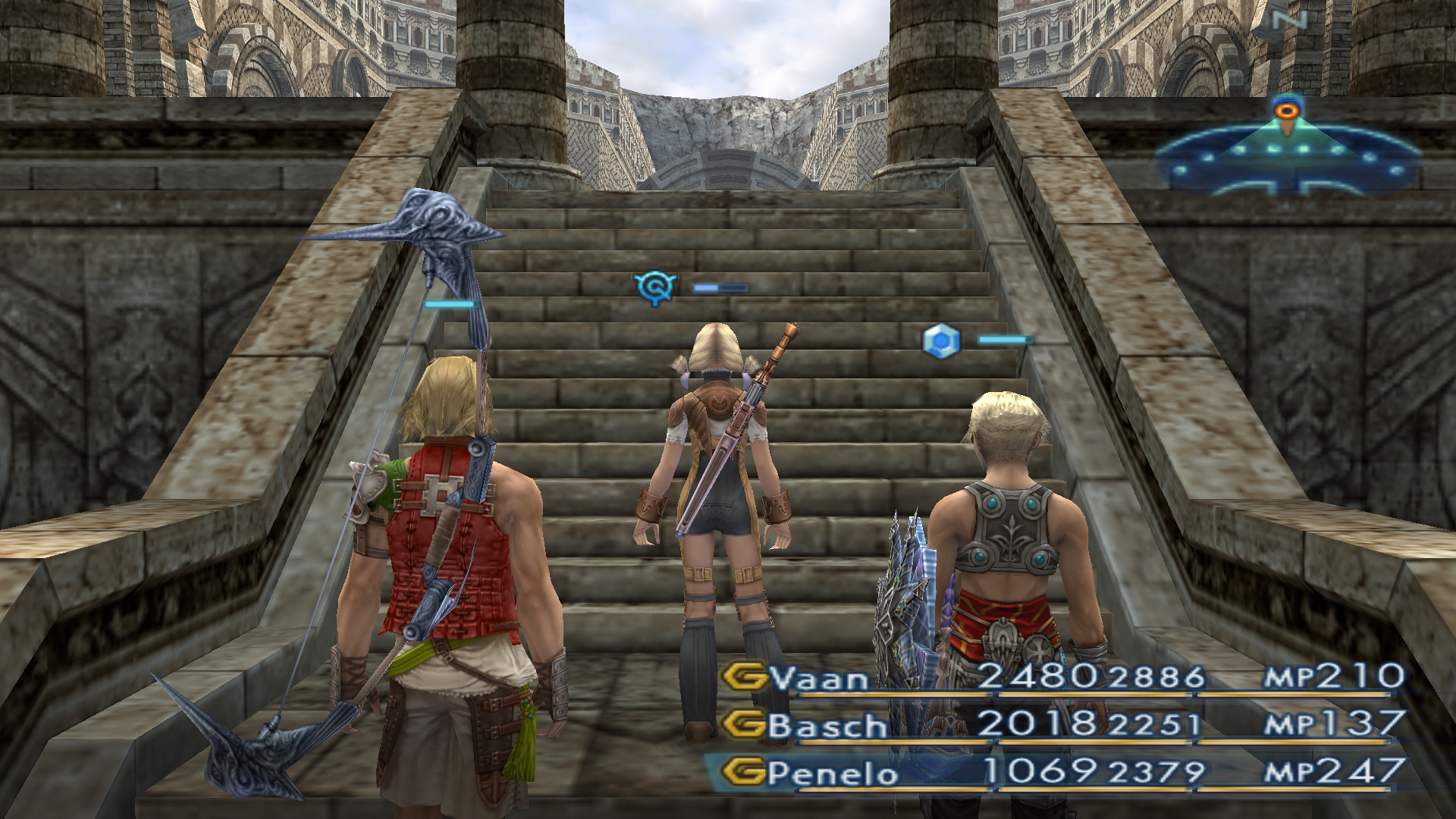The height and width of the screenshot is (819, 1456).
Task: Pick Penelo's party status row
Action: coord(832,773)
